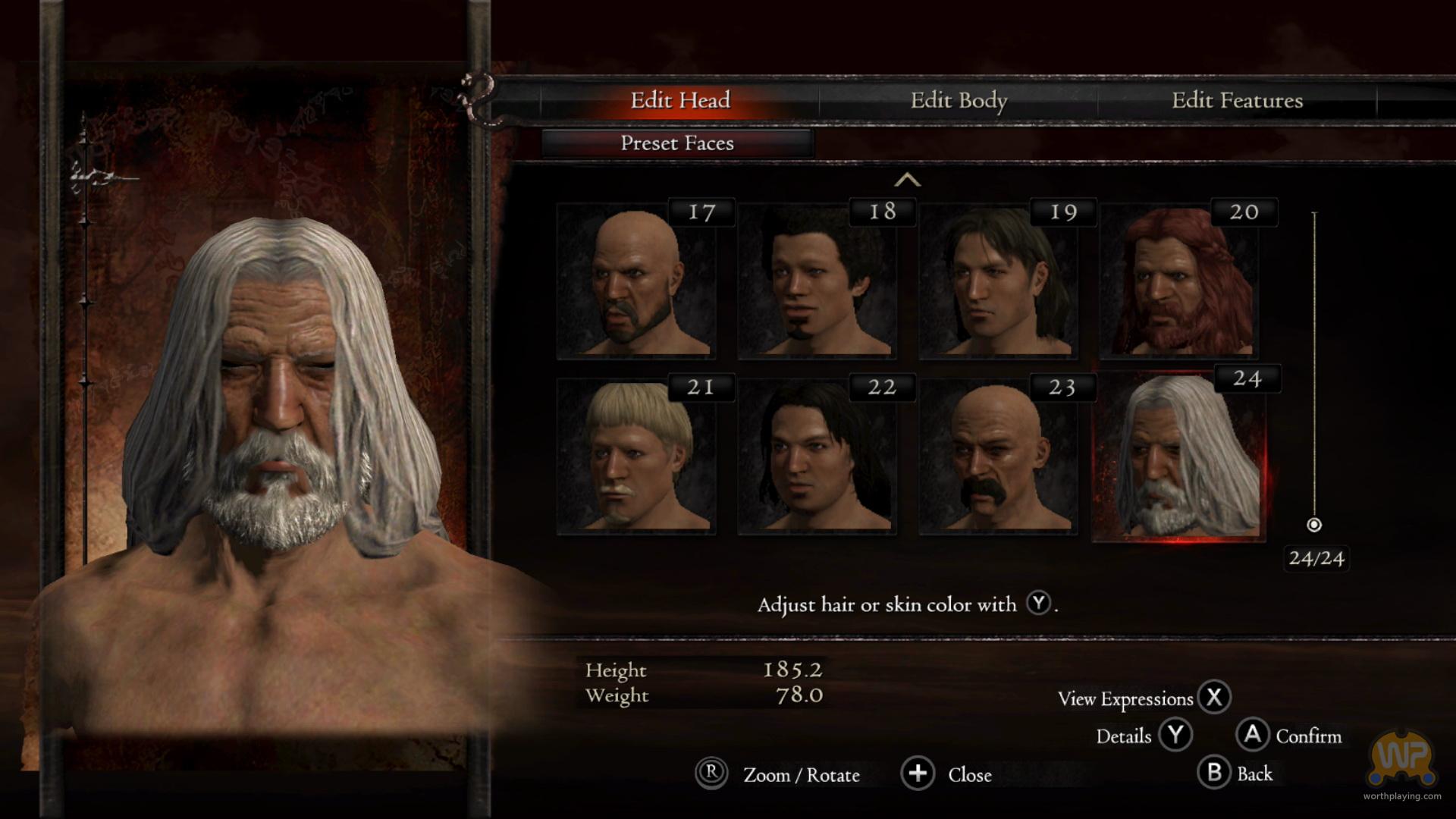Select preset face 19 with long dark hair
Screen dimensions: 1456x819
pyautogui.click(x=998, y=281)
